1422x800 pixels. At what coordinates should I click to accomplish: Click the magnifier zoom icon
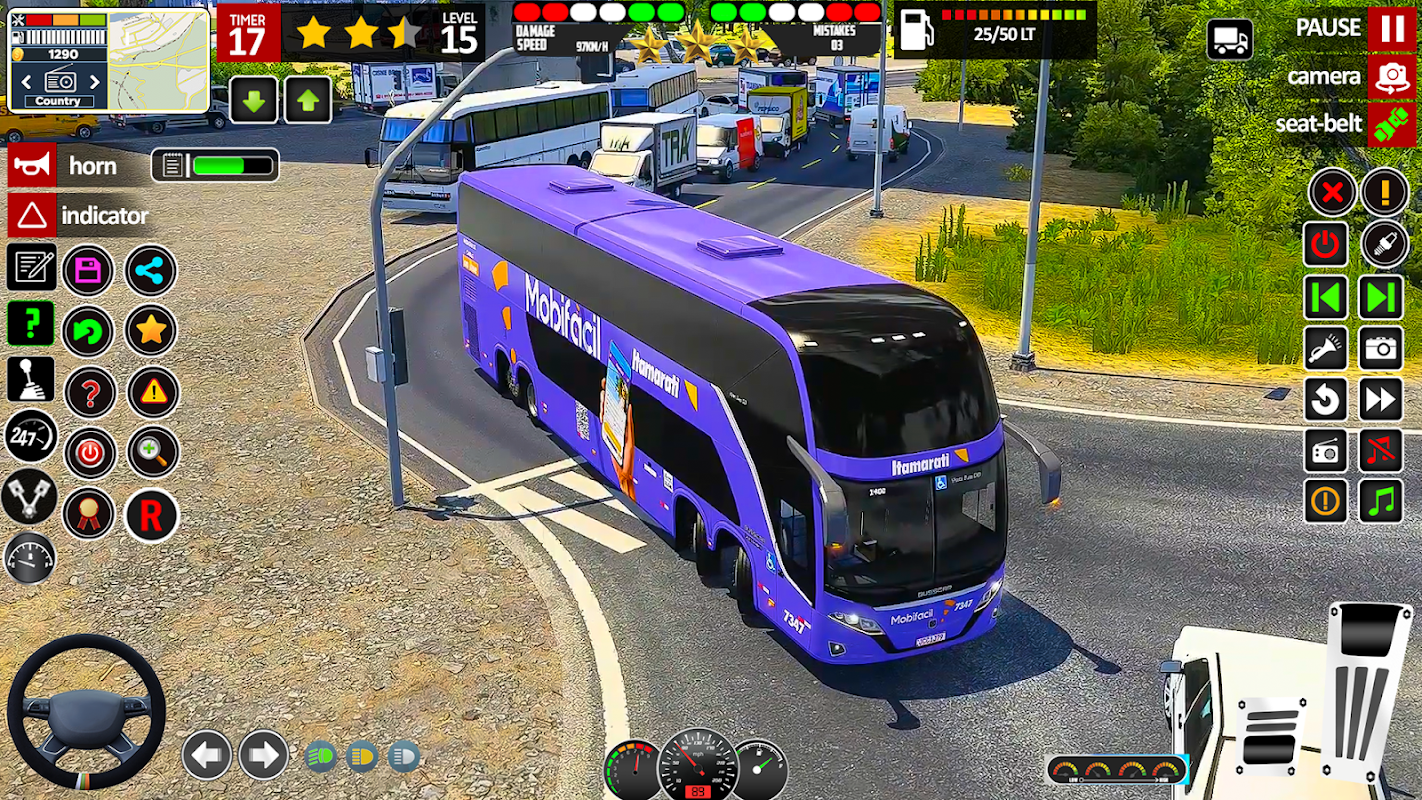(152, 452)
